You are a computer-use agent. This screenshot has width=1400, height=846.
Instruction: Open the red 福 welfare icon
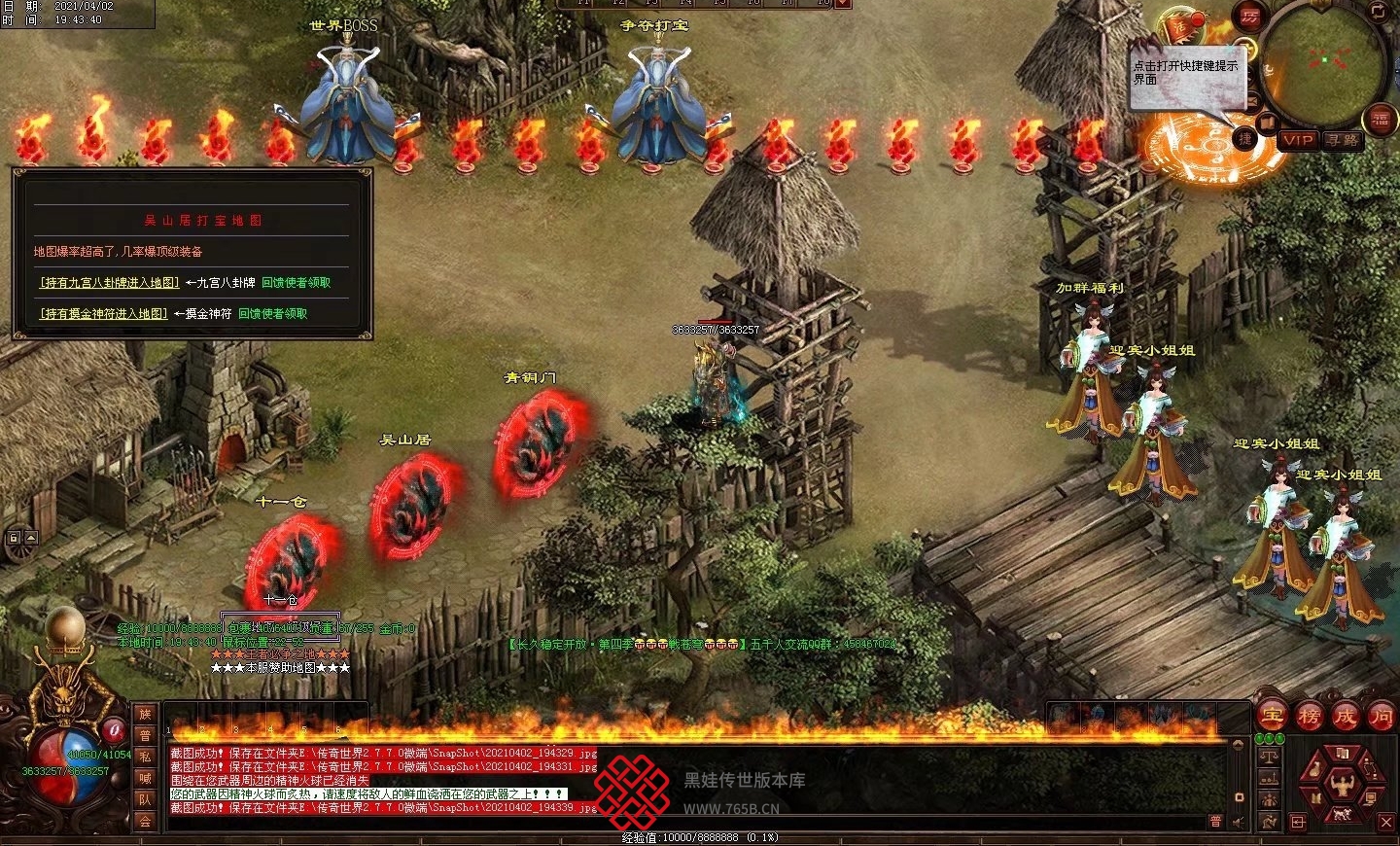tap(1381, 119)
